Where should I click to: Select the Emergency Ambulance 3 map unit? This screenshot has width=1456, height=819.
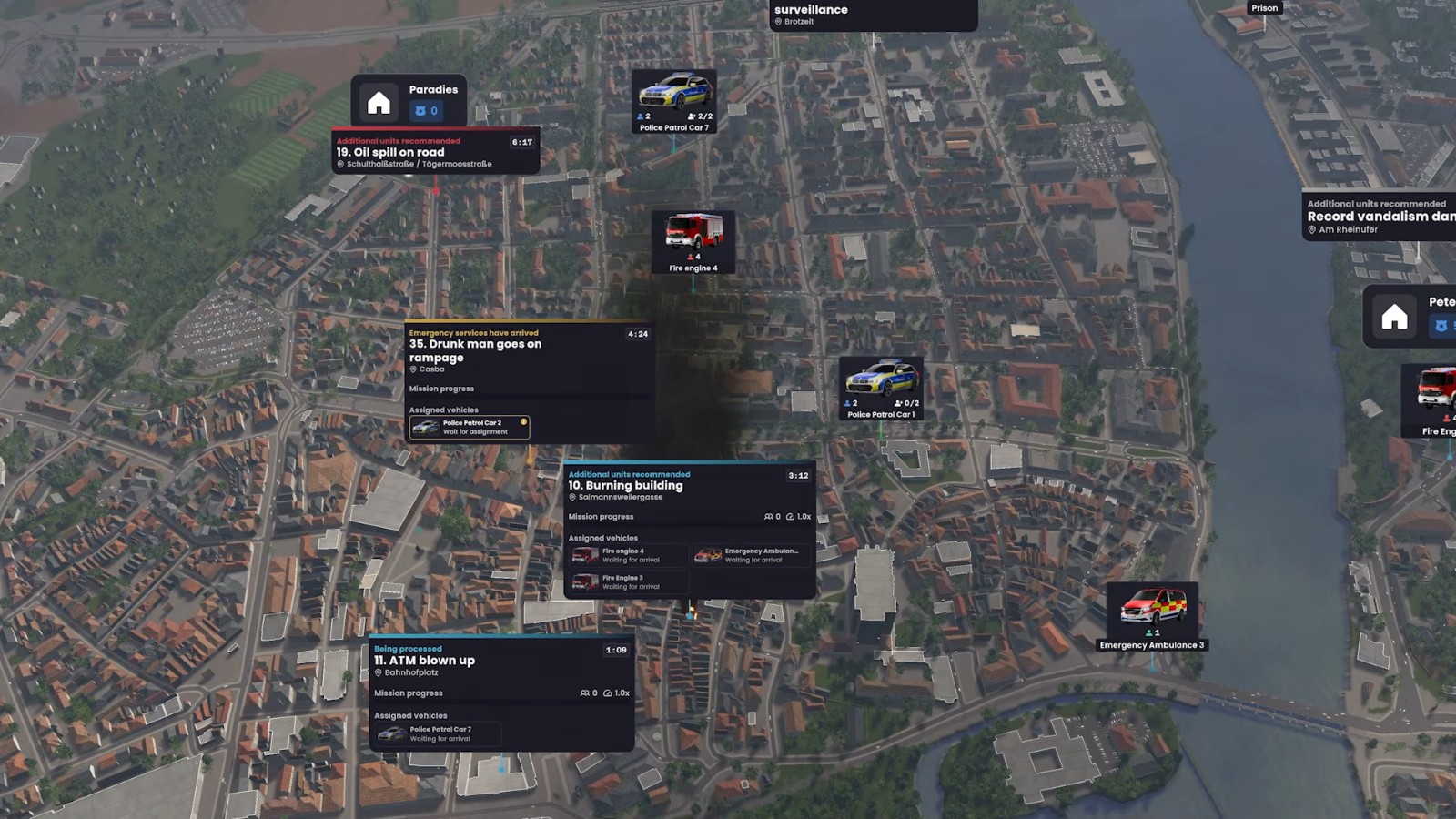pos(1151,616)
